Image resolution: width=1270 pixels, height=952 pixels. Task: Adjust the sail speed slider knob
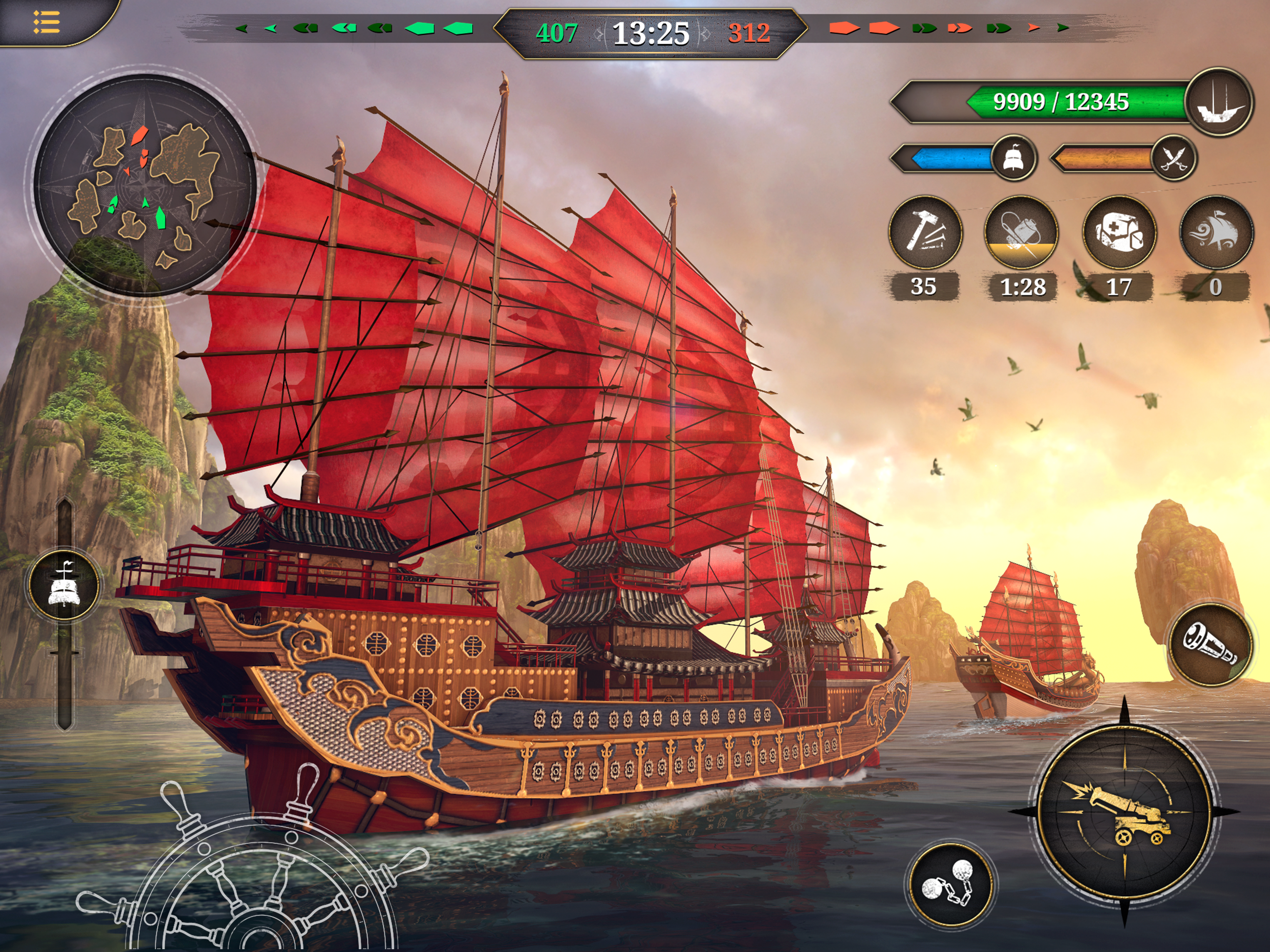click(x=64, y=585)
